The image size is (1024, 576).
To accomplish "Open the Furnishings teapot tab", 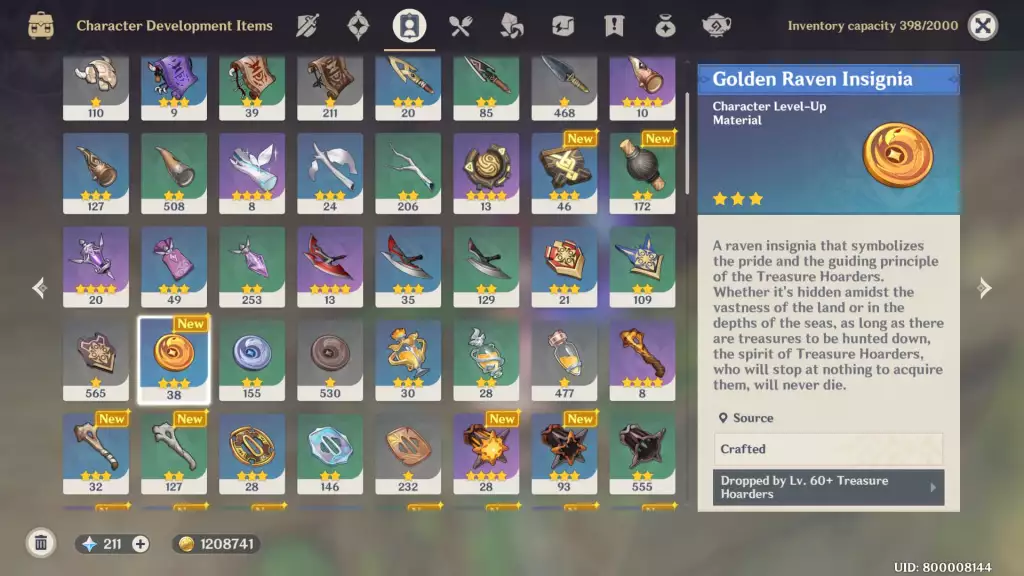I will (715, 26).
